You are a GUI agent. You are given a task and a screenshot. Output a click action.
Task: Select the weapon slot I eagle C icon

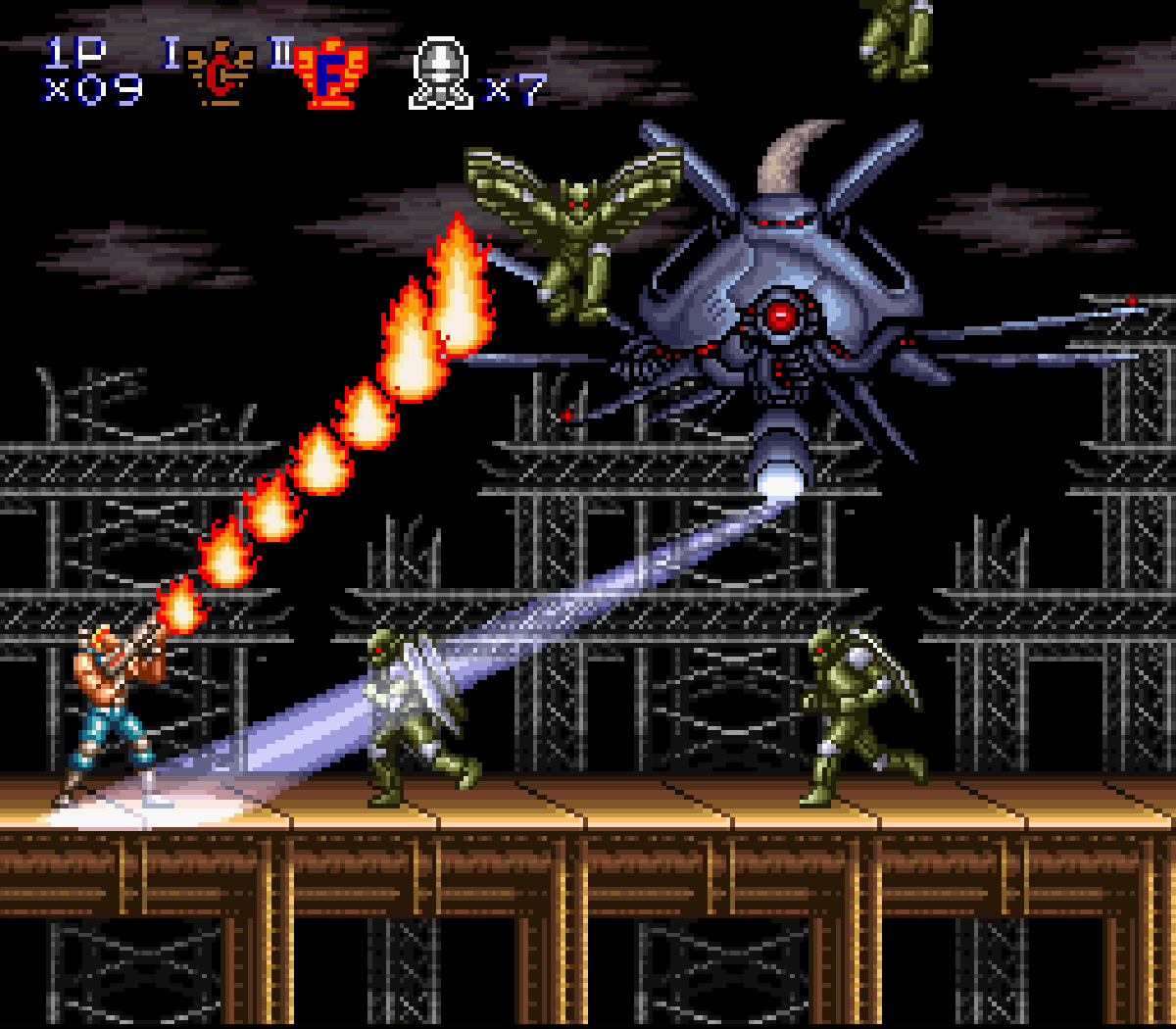(220, 73)
